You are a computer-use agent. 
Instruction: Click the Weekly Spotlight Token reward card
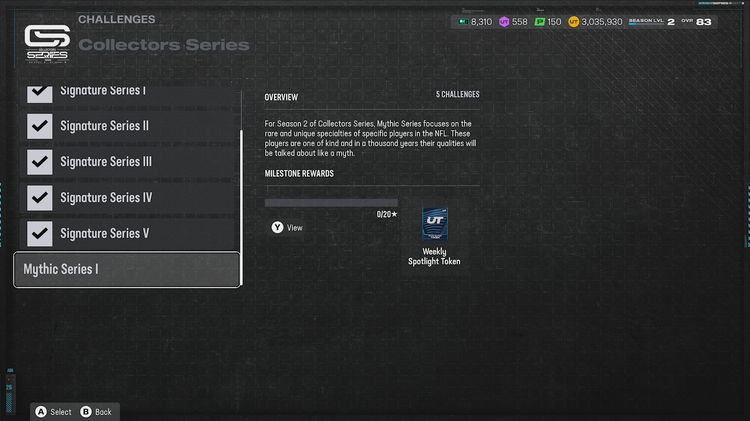pyautogui.click(x=434, y=225)
